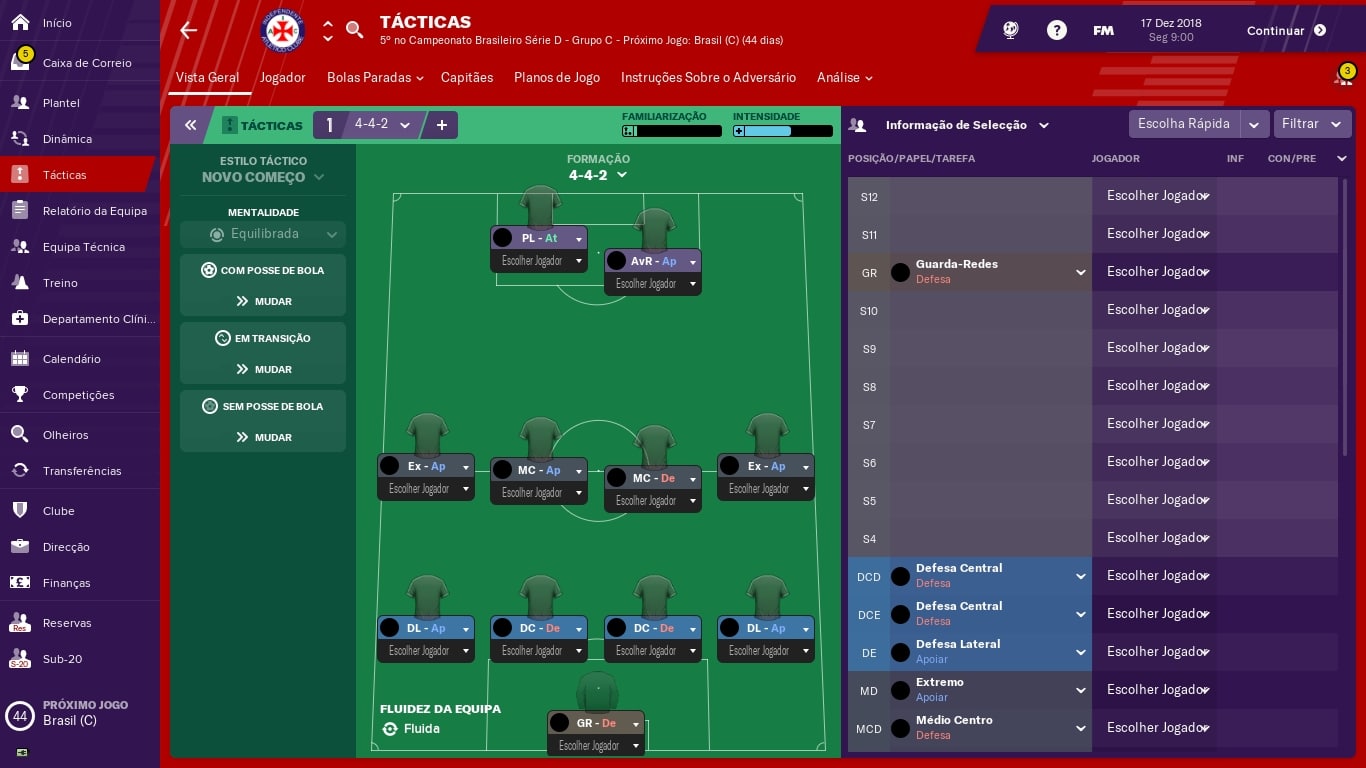Open the help question mark icon

tap(1057, 29)
